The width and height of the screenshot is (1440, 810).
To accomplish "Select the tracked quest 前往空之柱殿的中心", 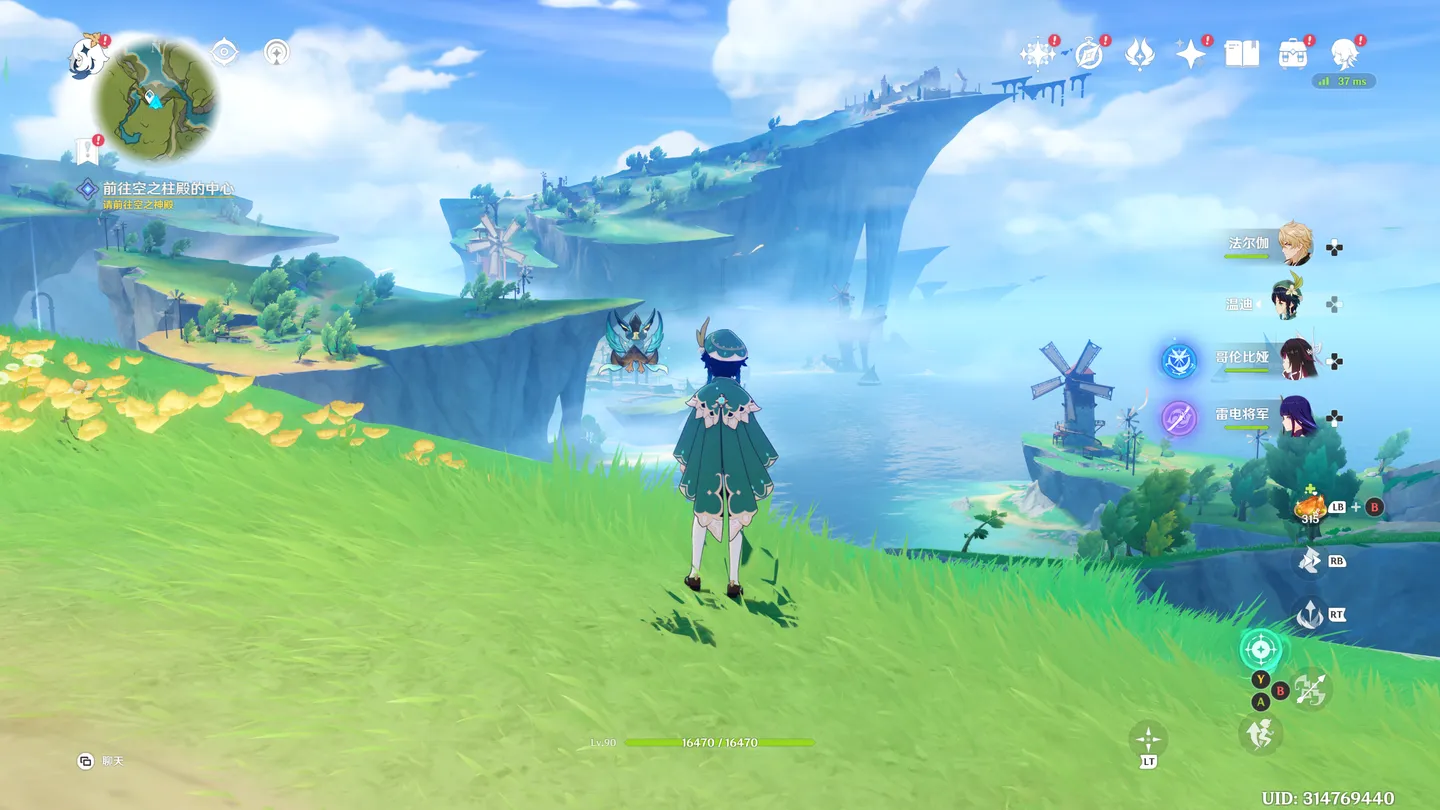I will 167,188.
